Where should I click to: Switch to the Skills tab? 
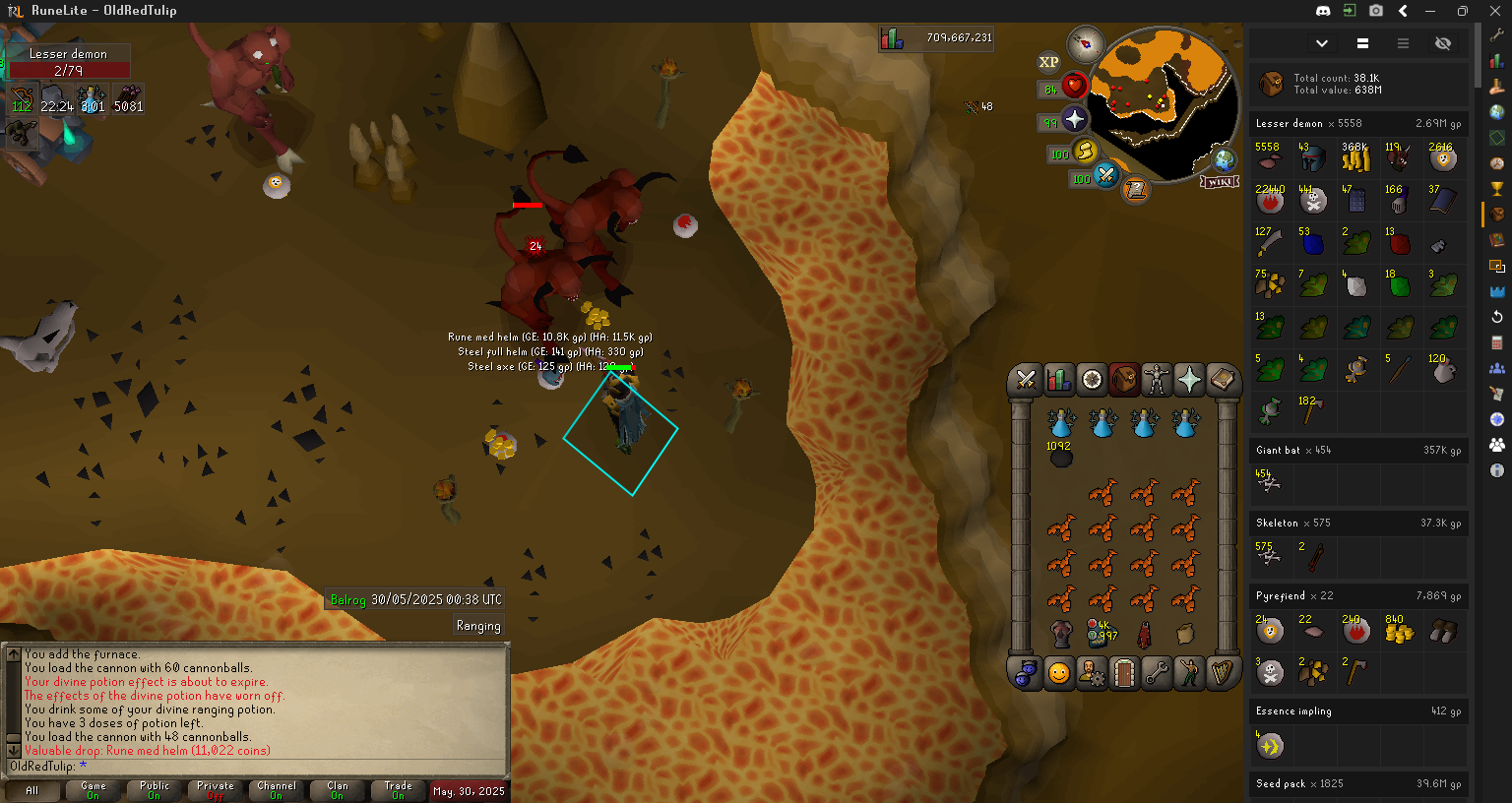[1058, 379]
